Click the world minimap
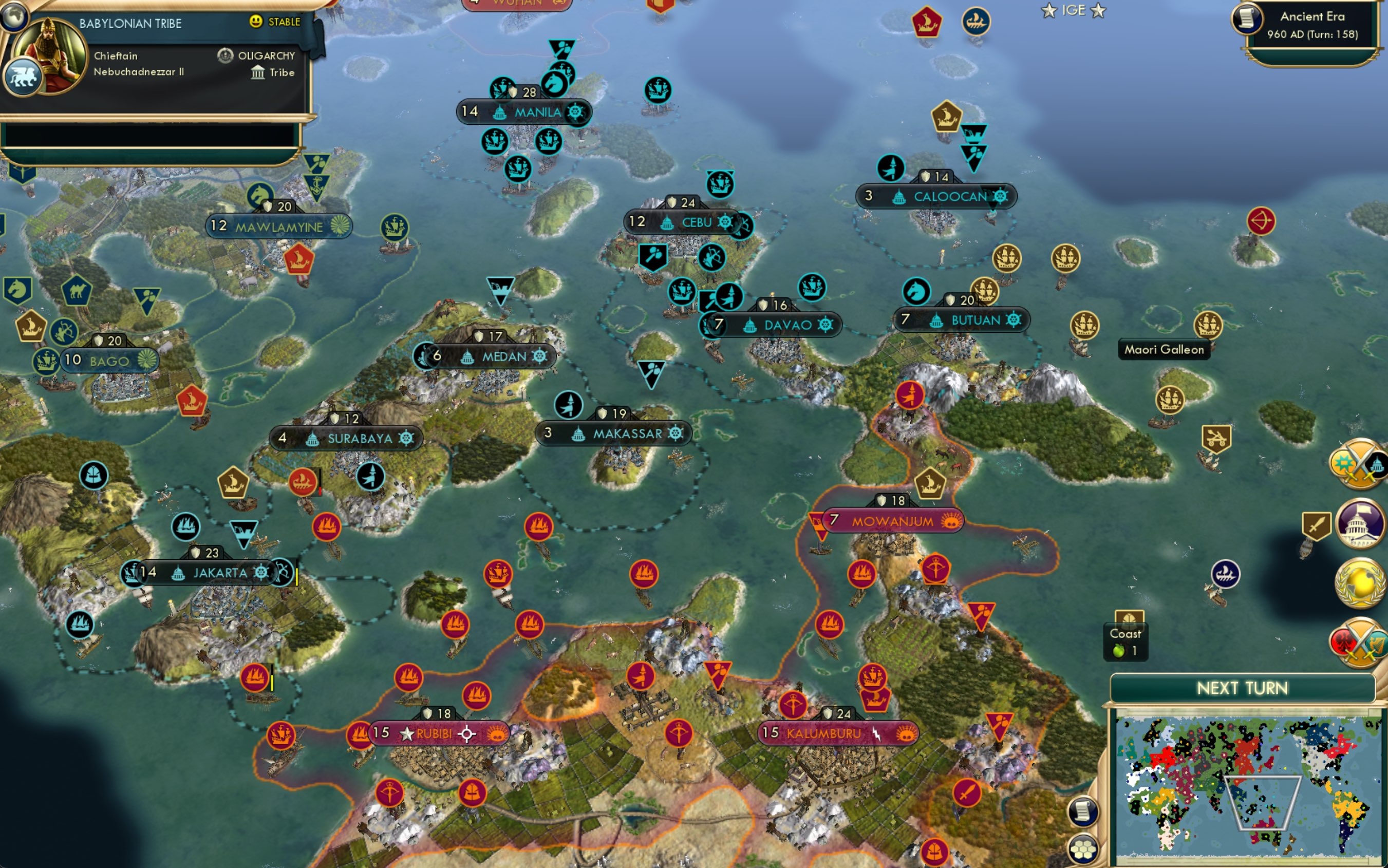This screenshot has width=1388, height=868. (1248, 785)
